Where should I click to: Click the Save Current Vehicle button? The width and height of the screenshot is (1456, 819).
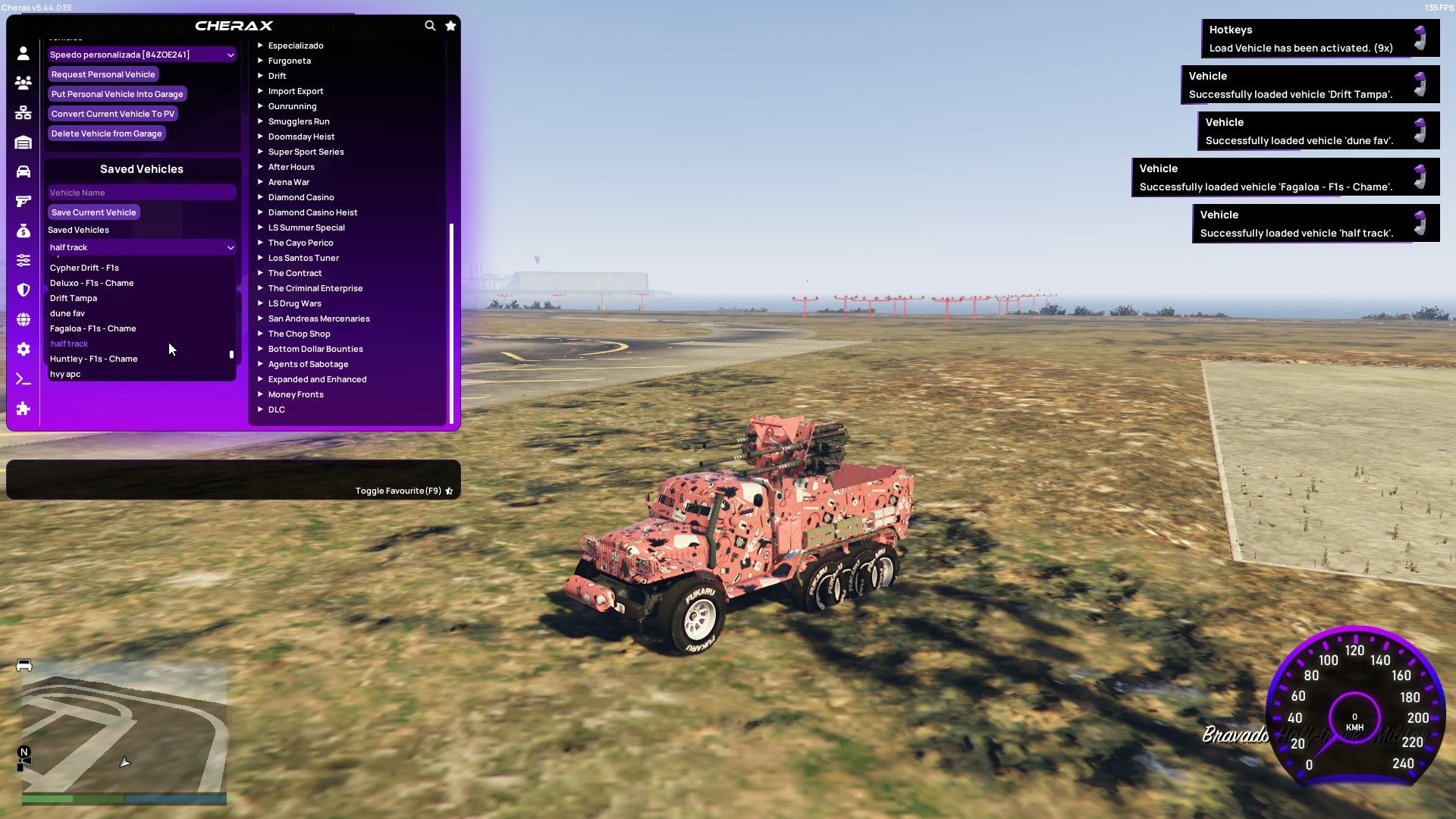(x=93, y=212)
